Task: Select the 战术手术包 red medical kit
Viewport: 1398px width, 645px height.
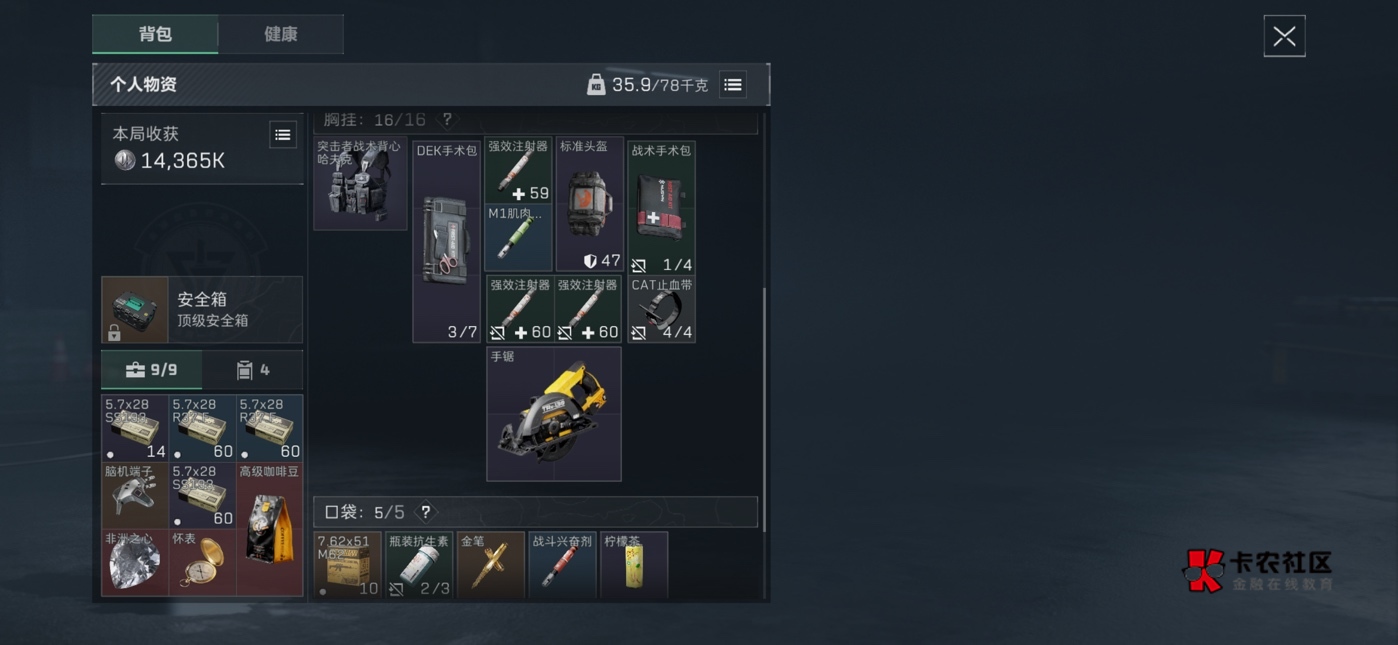Action: 661,207
